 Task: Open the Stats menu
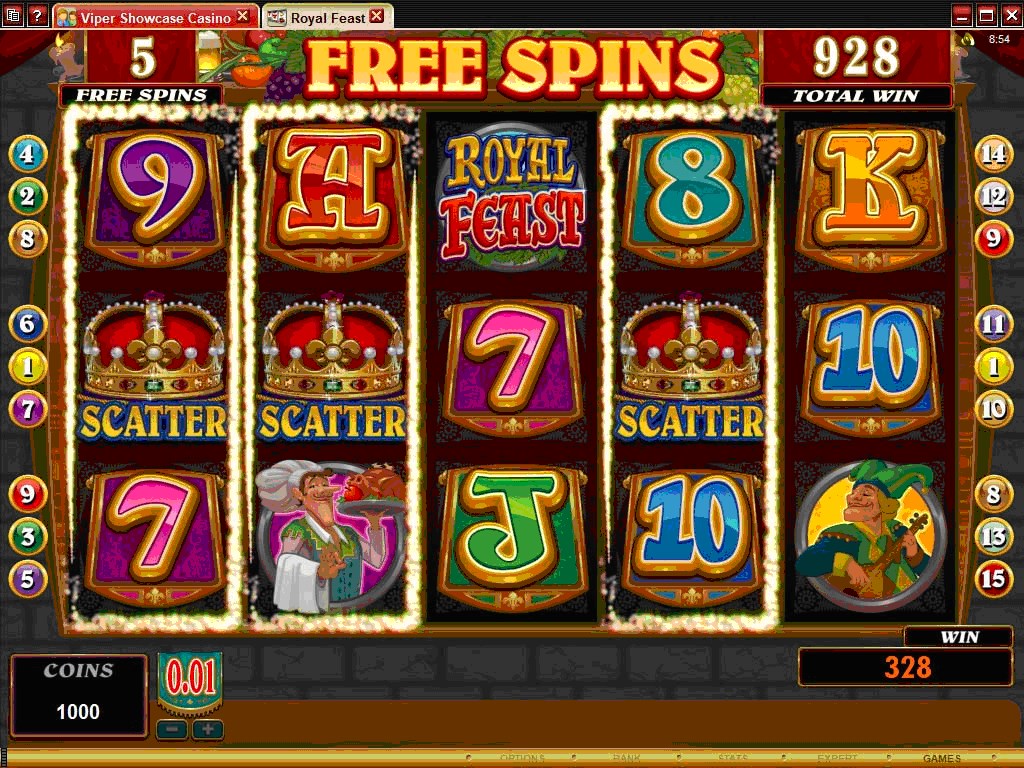point(731,758)
